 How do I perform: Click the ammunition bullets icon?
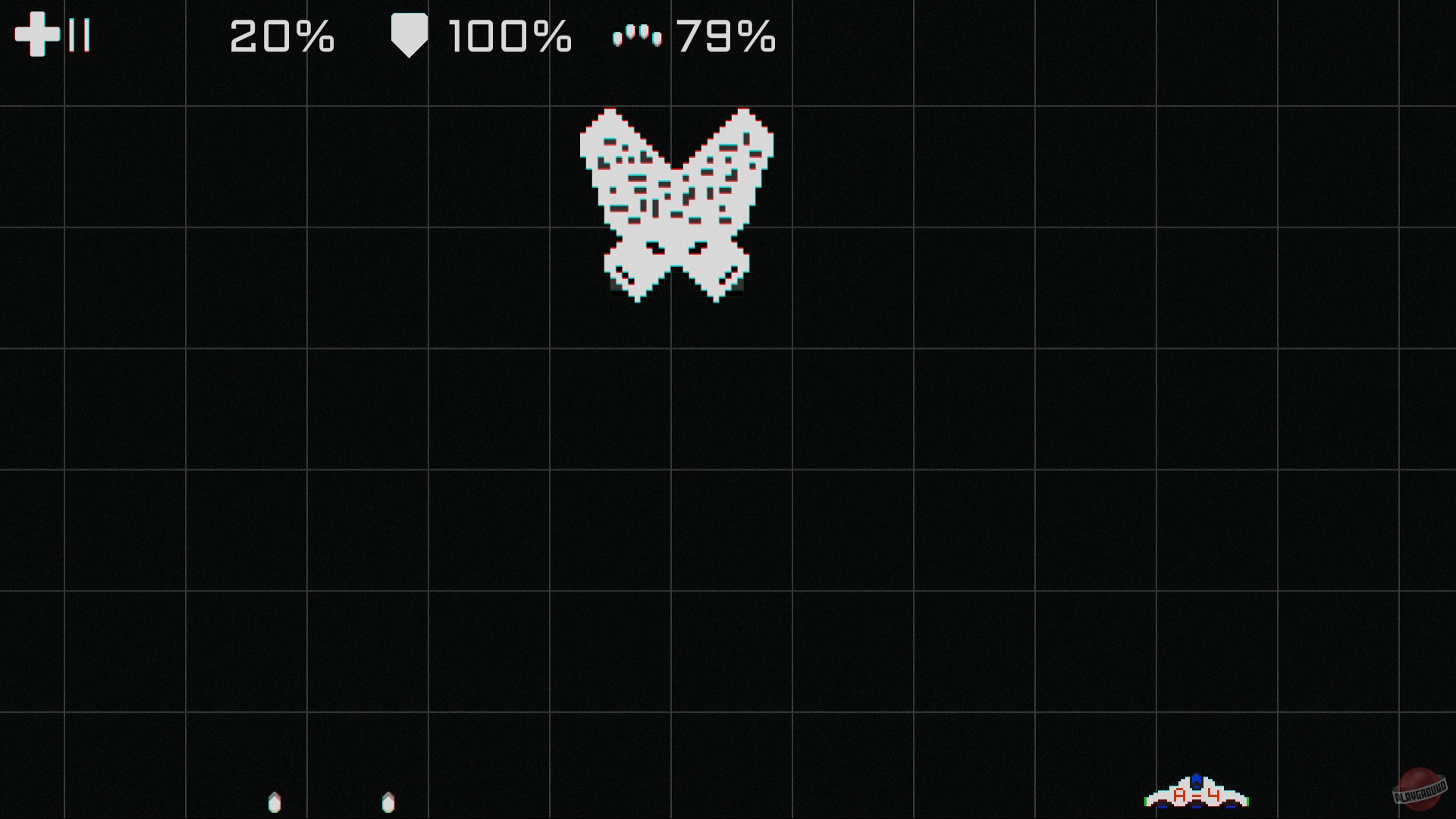click(x=637, y=36)
